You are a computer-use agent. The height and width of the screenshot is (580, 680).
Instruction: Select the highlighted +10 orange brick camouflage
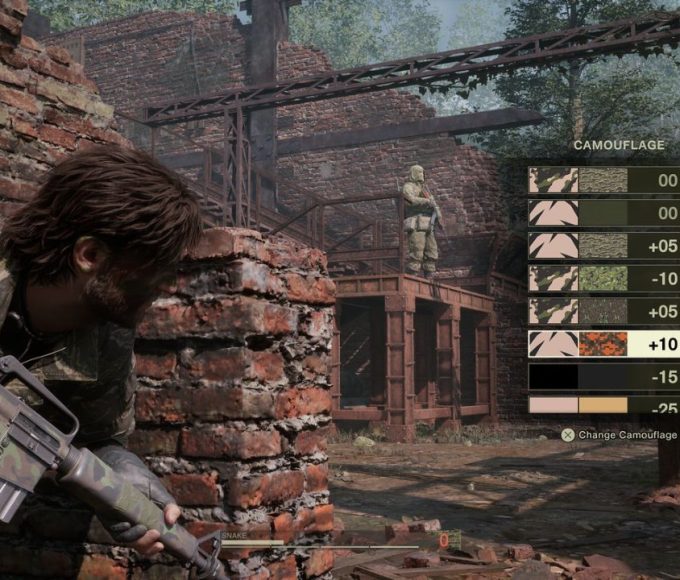[x=603, y=344]
